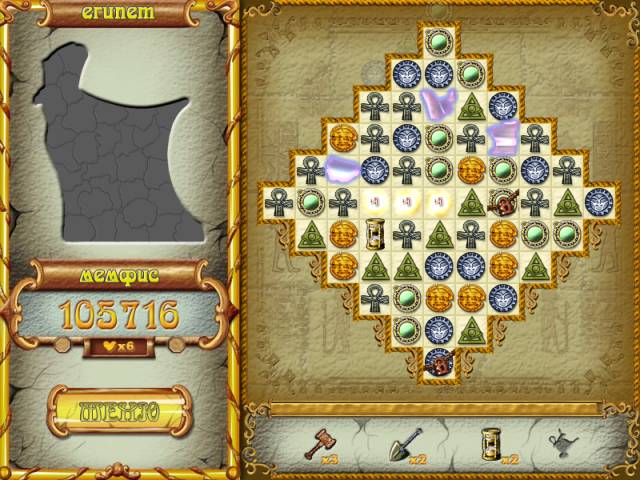Select the hourglass tile on the board
Image resolution: width=640 pixels, height=480 pixels.
tap(375, 234)
